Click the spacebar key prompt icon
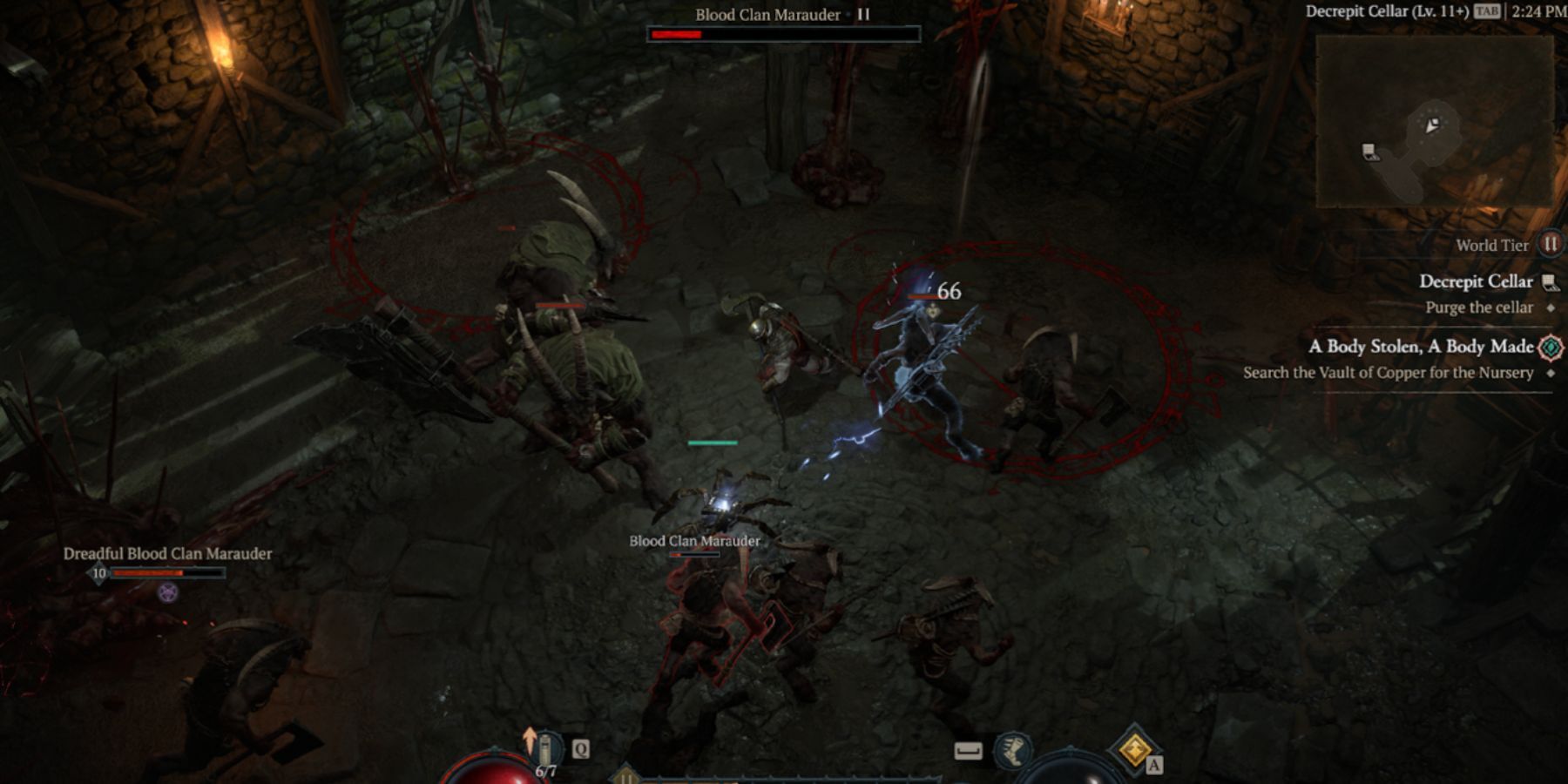This screenshot has height=784, width=1568. coord(969,753)
